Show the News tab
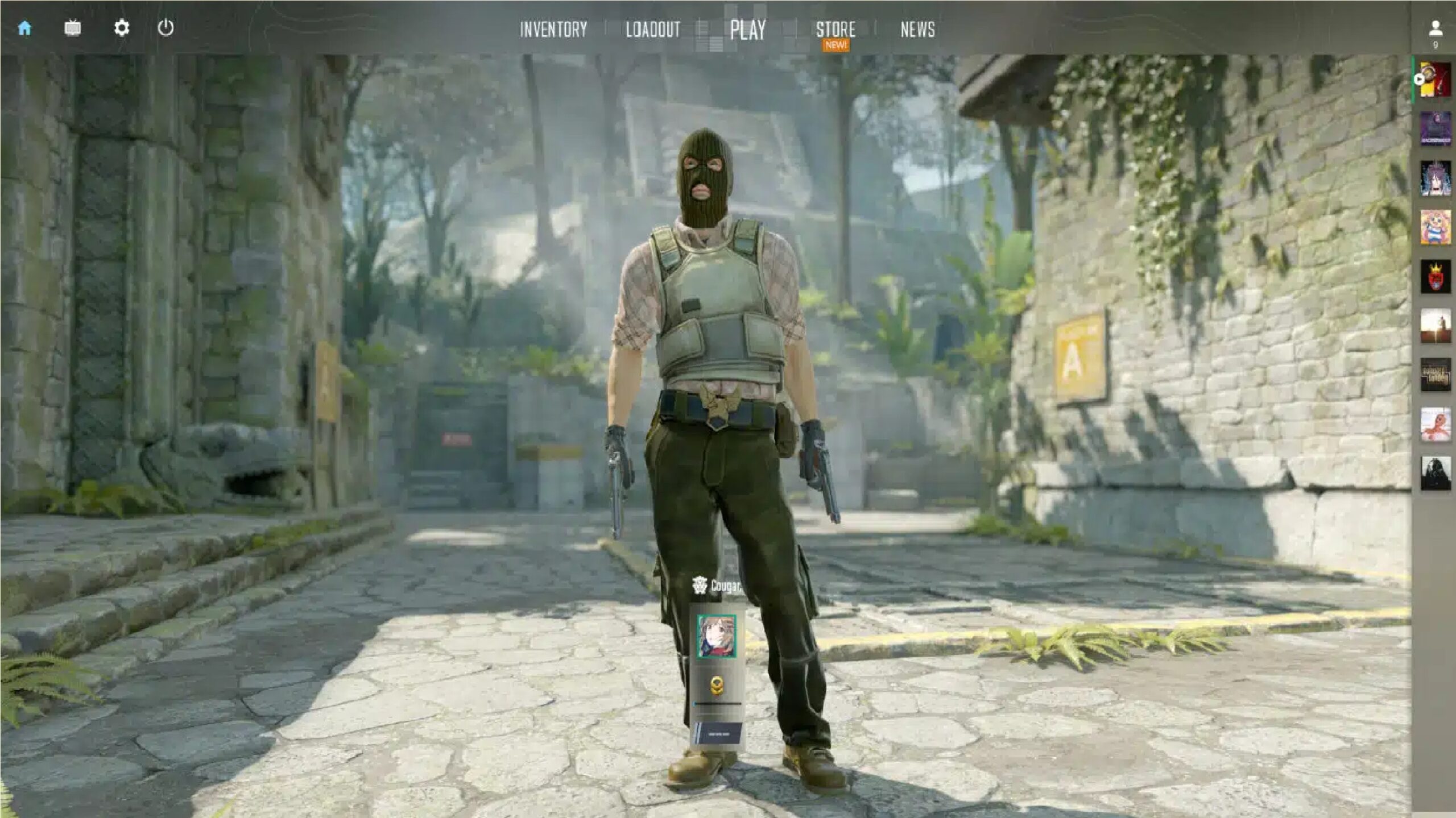This screenshot has width=1456, height=818. tap(917, 30)
